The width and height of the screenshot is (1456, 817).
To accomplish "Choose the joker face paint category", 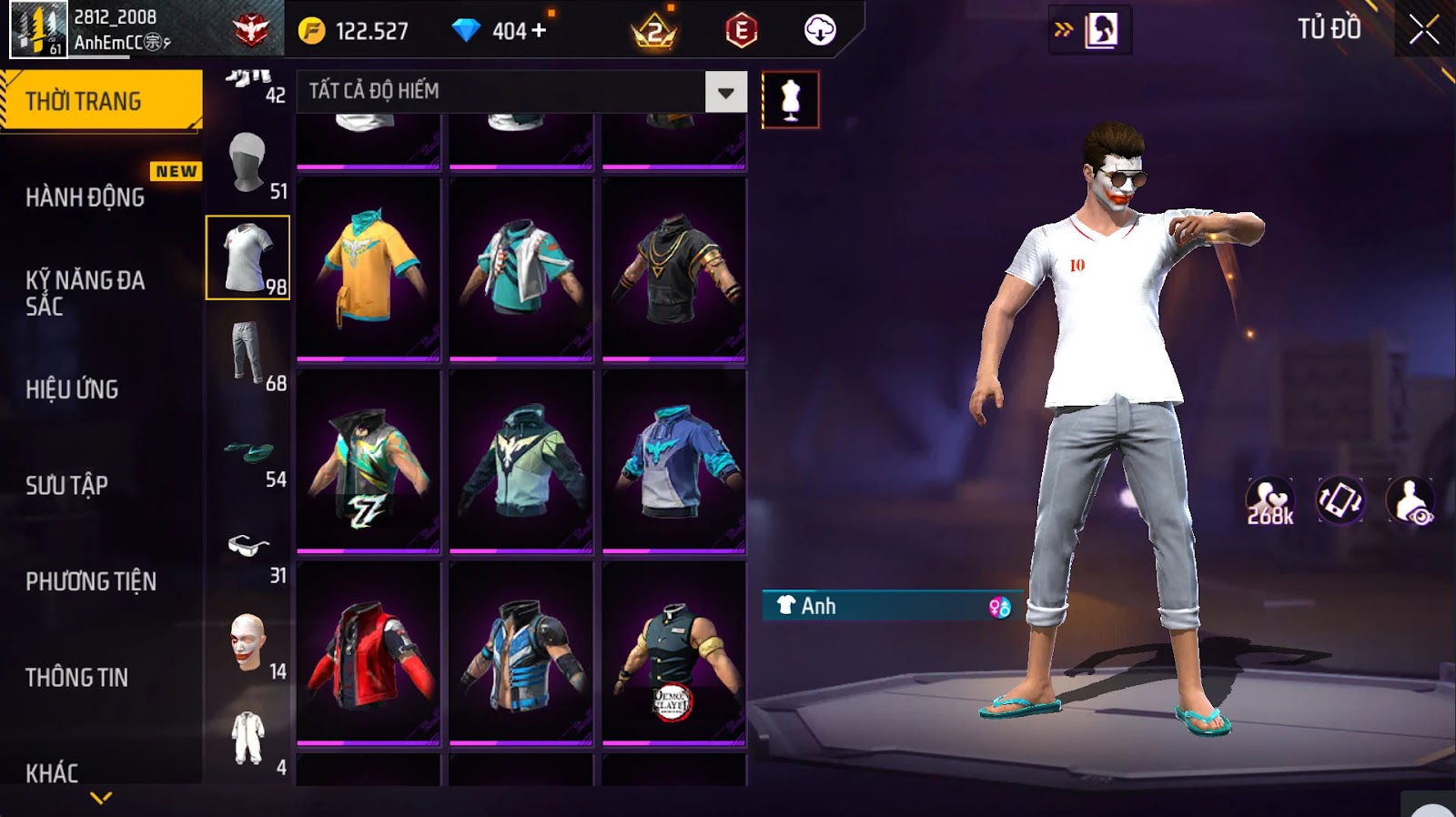I will click(x=248, y=643).
